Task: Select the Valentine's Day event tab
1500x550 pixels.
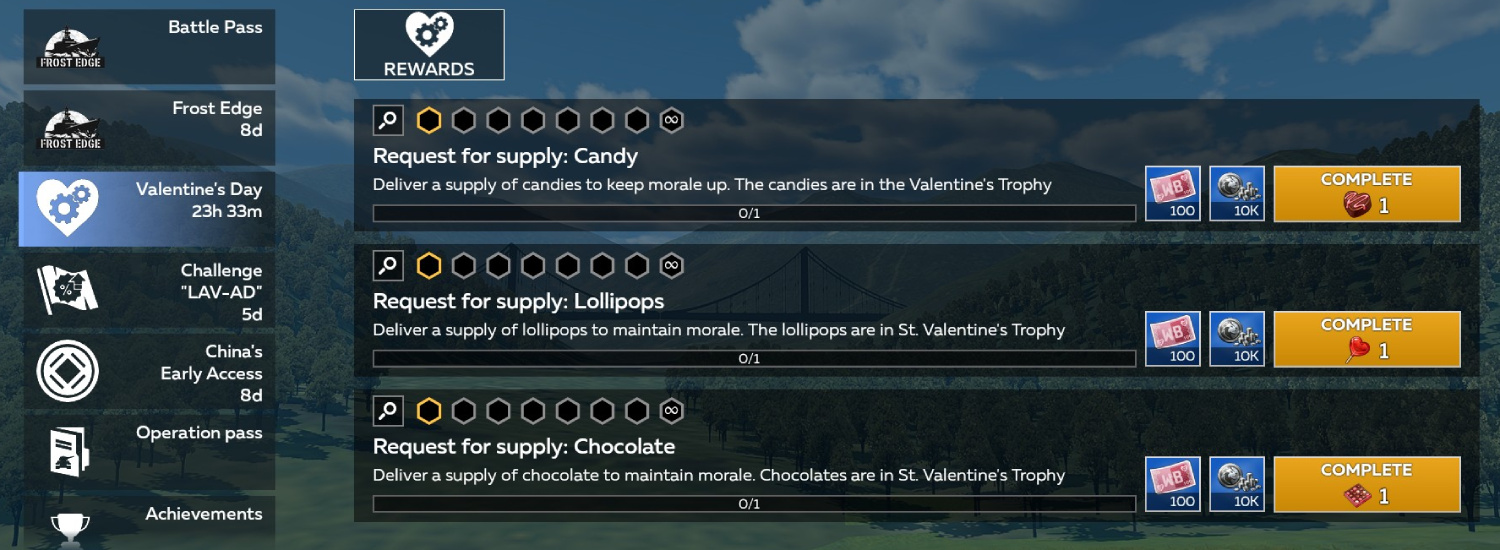Action: point(148,208)
